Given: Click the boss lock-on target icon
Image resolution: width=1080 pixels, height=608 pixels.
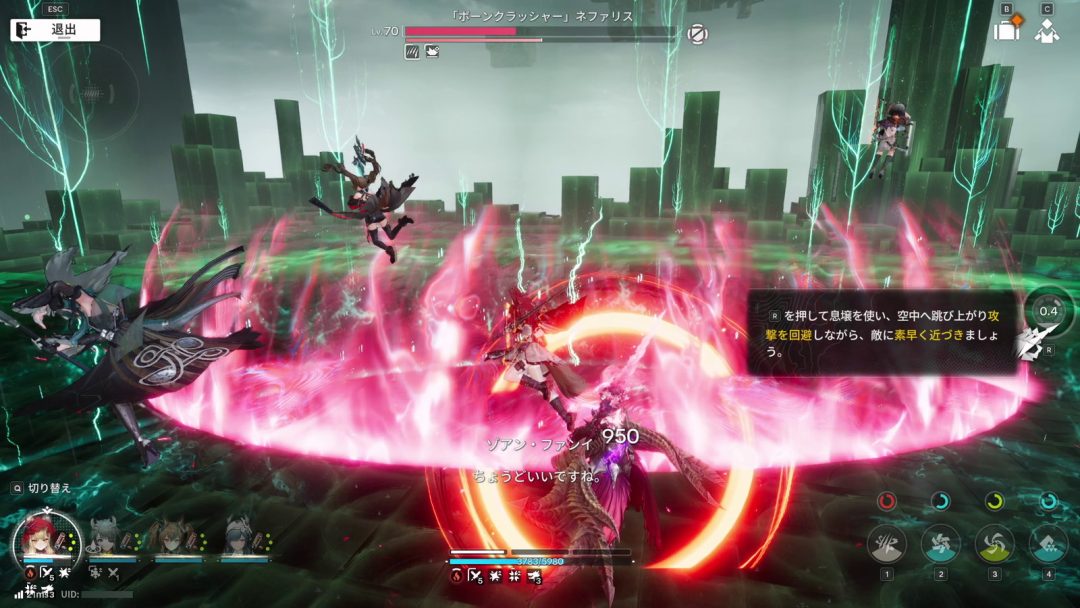Looking at the screenshot, I should pyautogui.click(x=698, y=34).
